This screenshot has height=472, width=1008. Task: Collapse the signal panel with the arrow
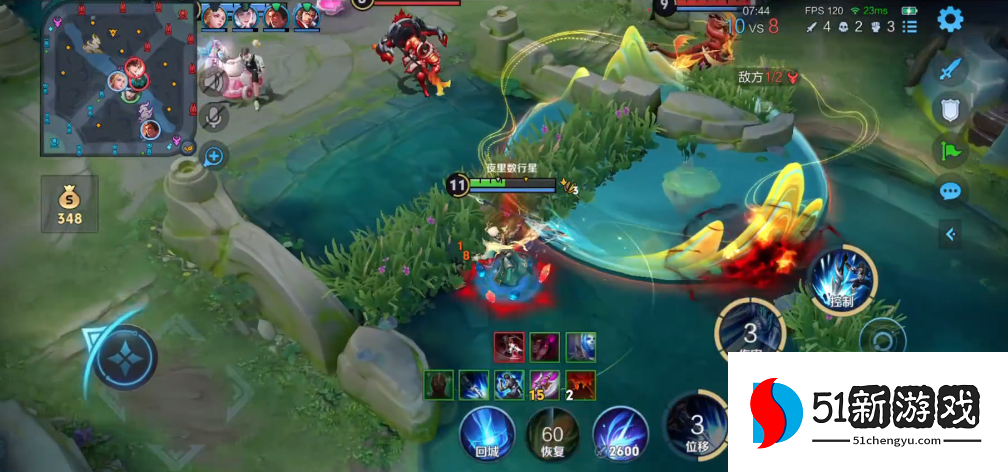(950, 234)
